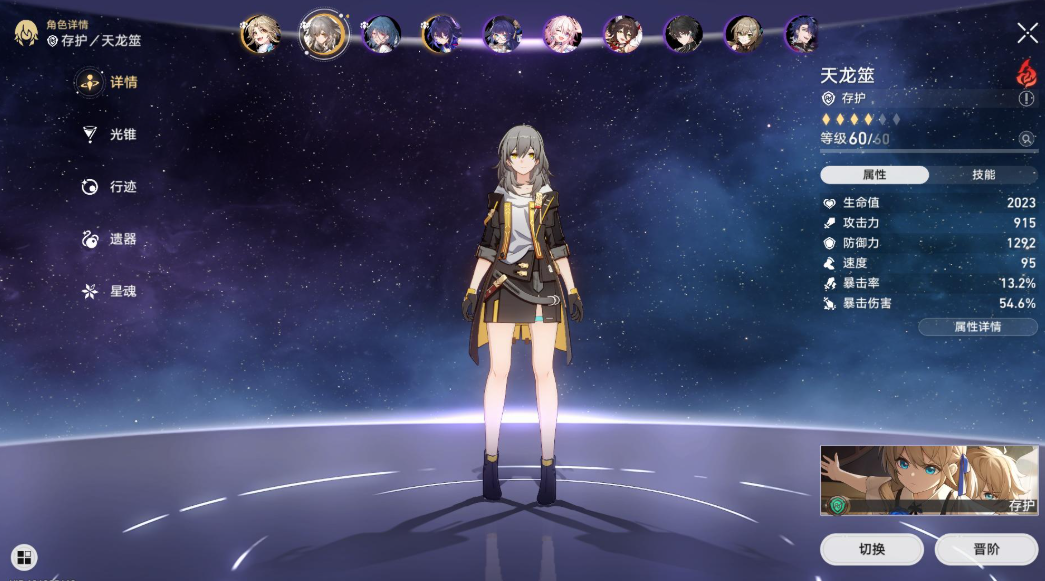Open 属性详情 detailed attributes
Image resolution: width=1045 pixels, height=581 pixels.
click(x=977, y=327)
